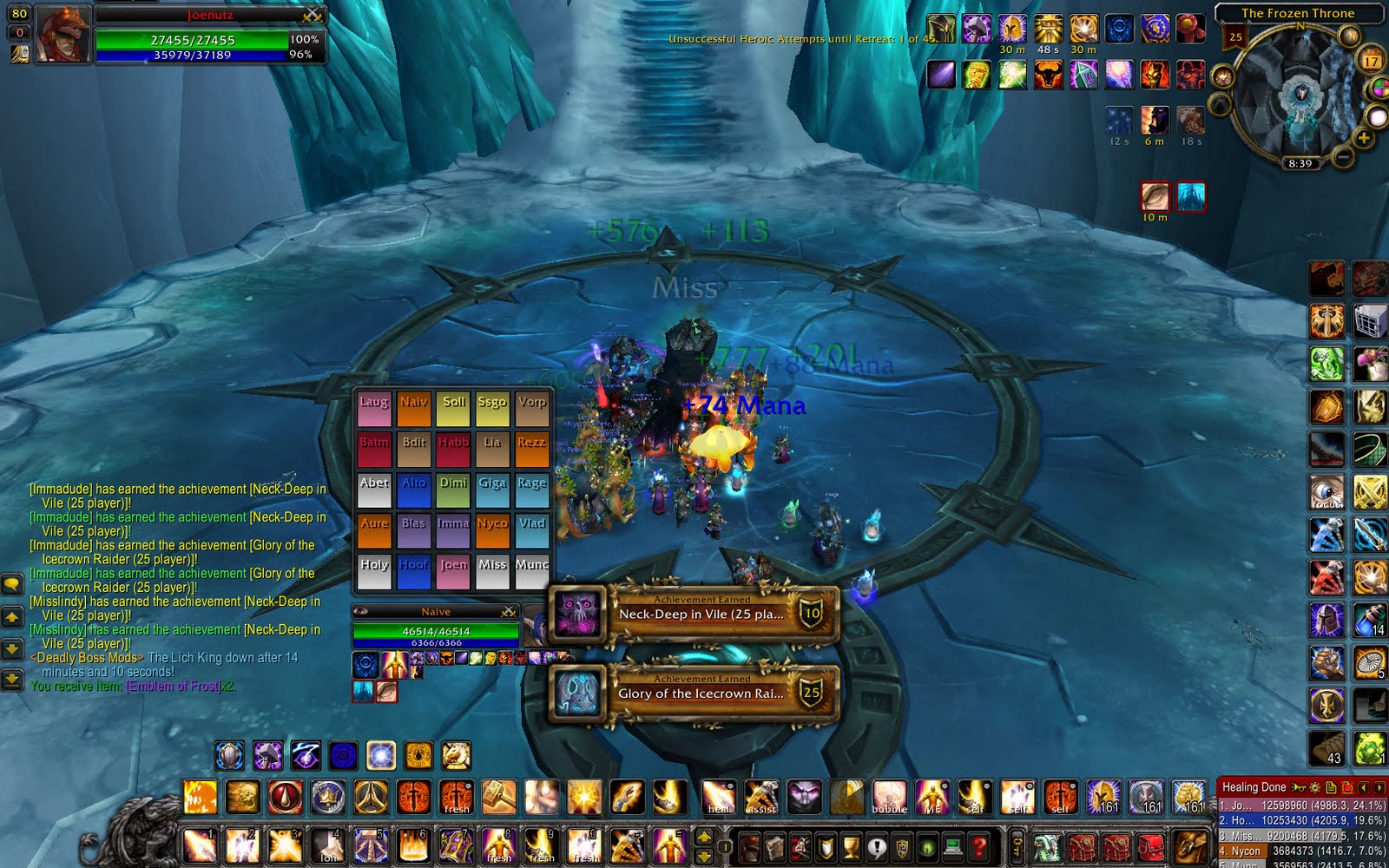Click the "bubble" macro on the action bar

[889, 796]
